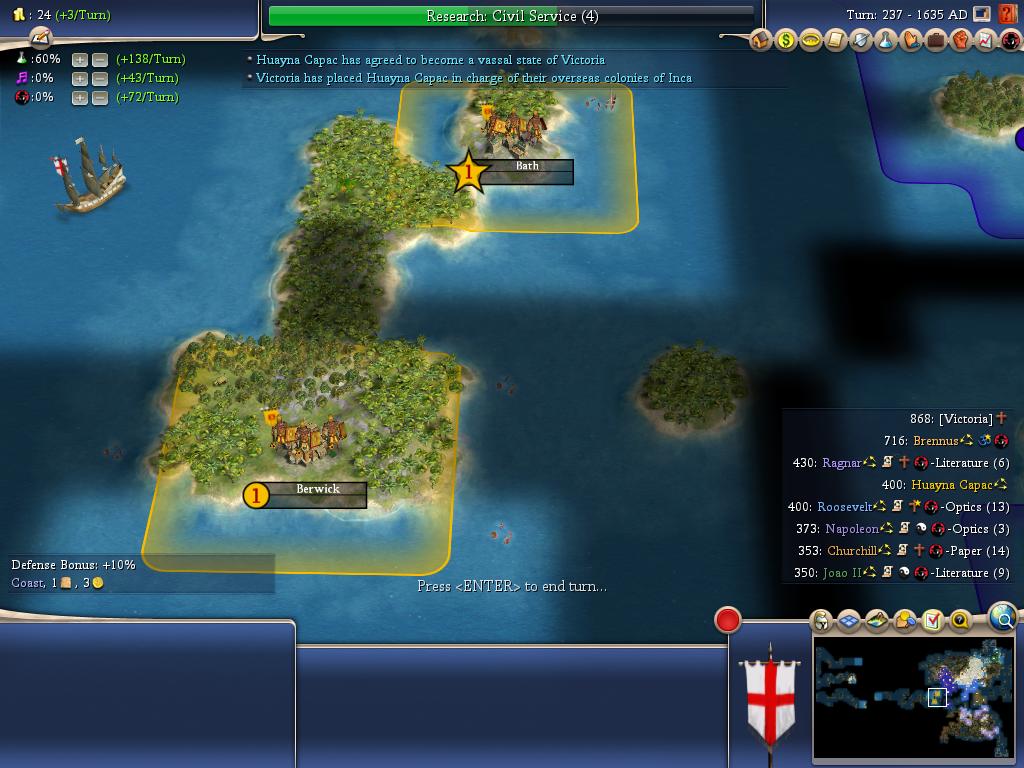Viewport: 1024px width, 768px height.
Task: Open the espionage advisor spy icon
Action: click(x=1010, y=41)
